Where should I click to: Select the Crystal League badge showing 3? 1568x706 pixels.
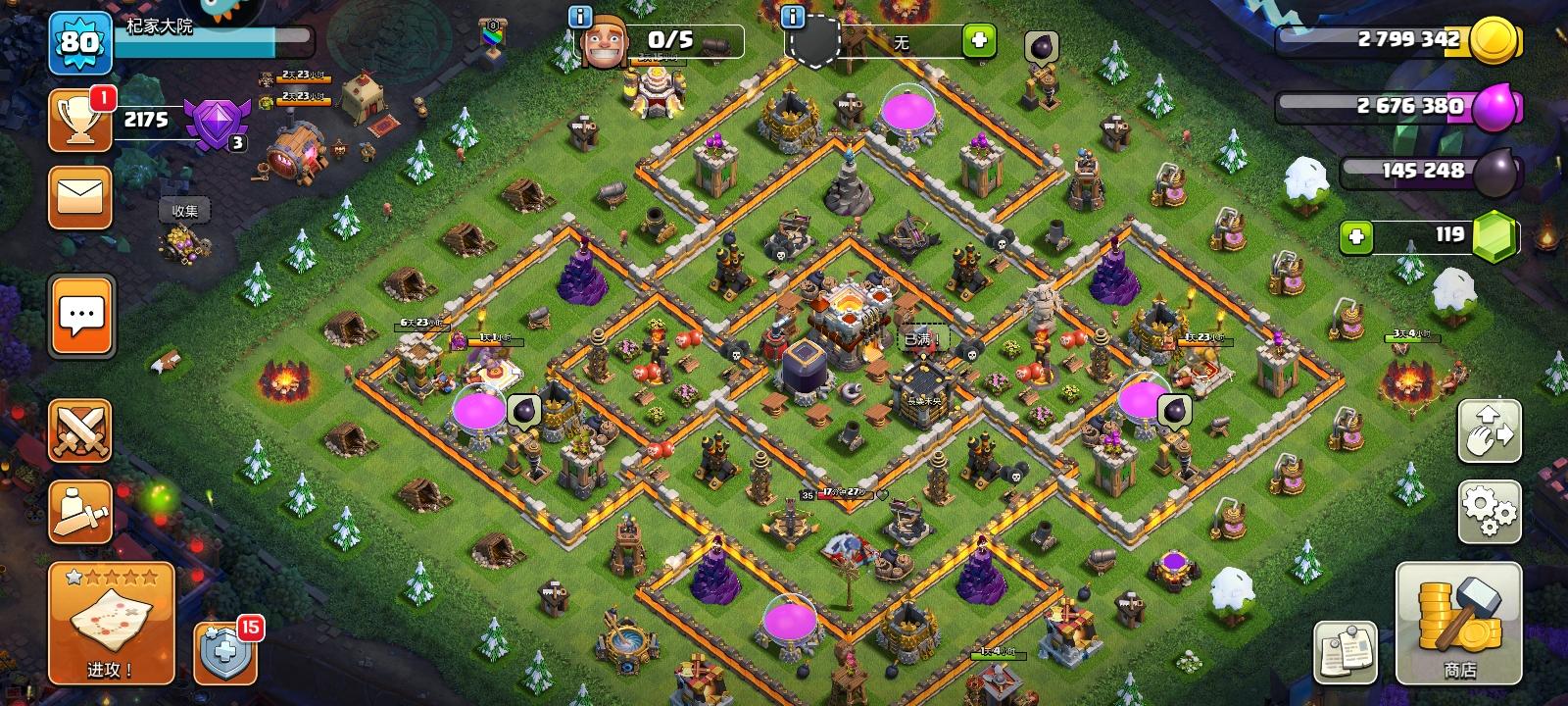point(218,123)
